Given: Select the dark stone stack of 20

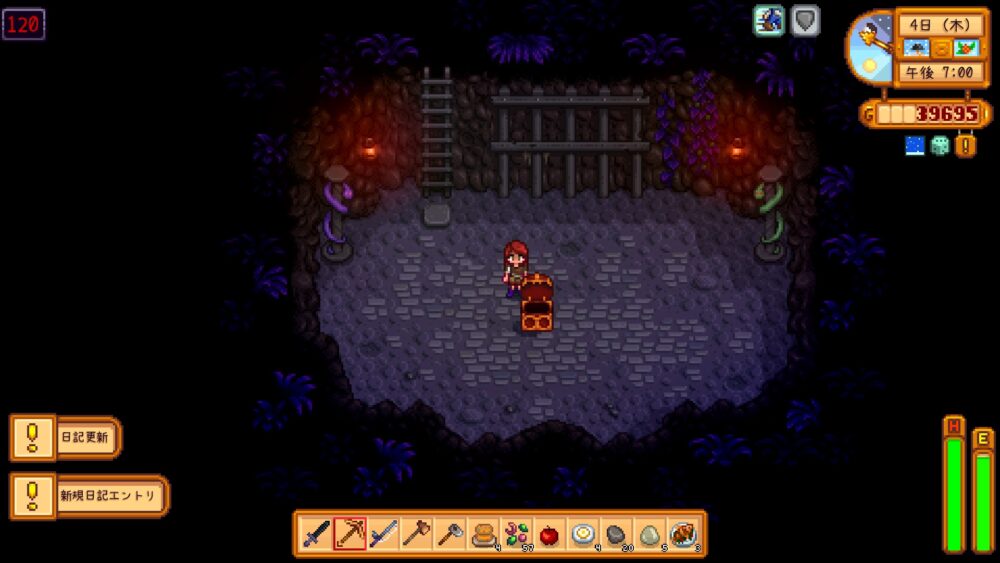Looking at the screenshot, I should (616, 534).
